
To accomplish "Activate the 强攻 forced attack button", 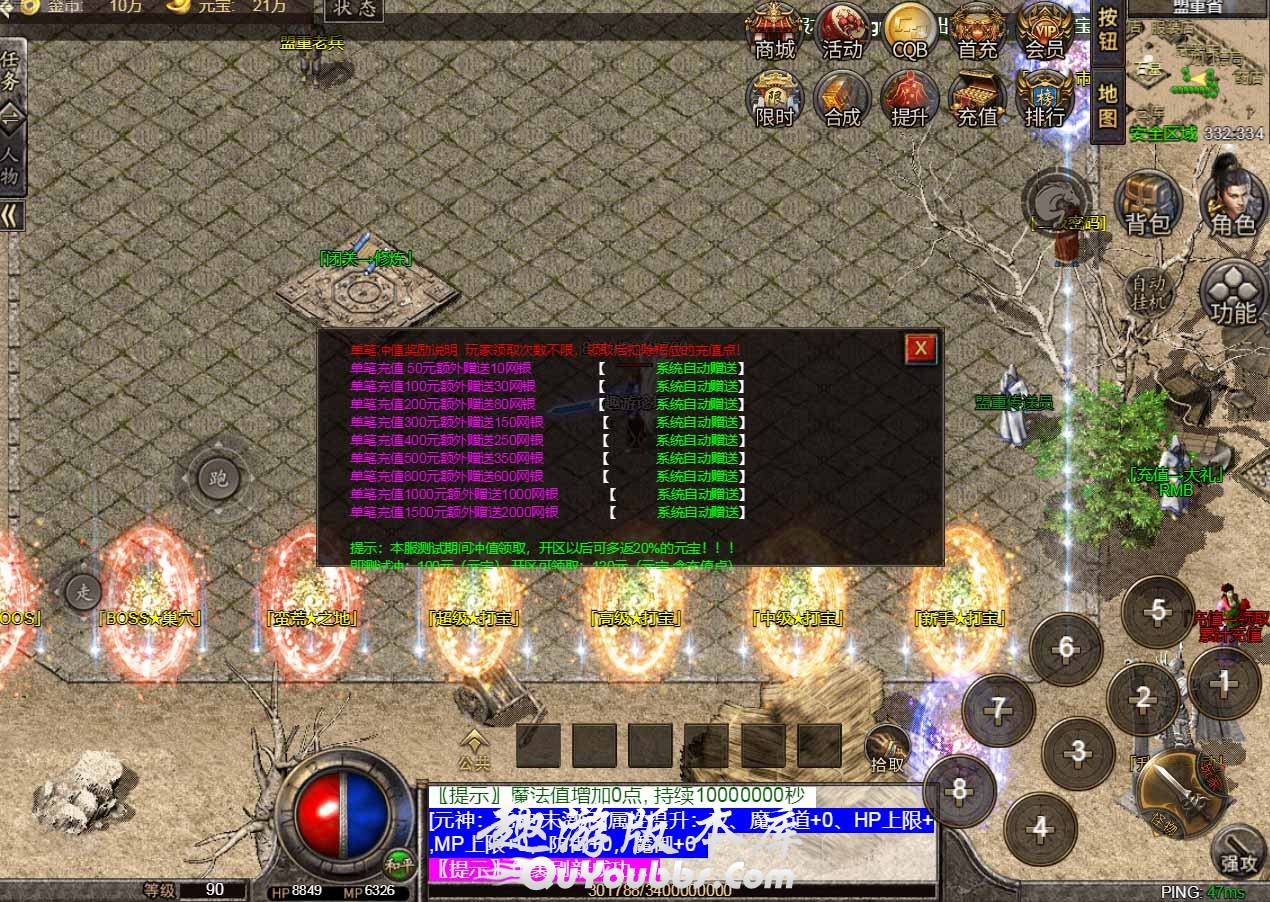I will click(x=1239, y=852).
